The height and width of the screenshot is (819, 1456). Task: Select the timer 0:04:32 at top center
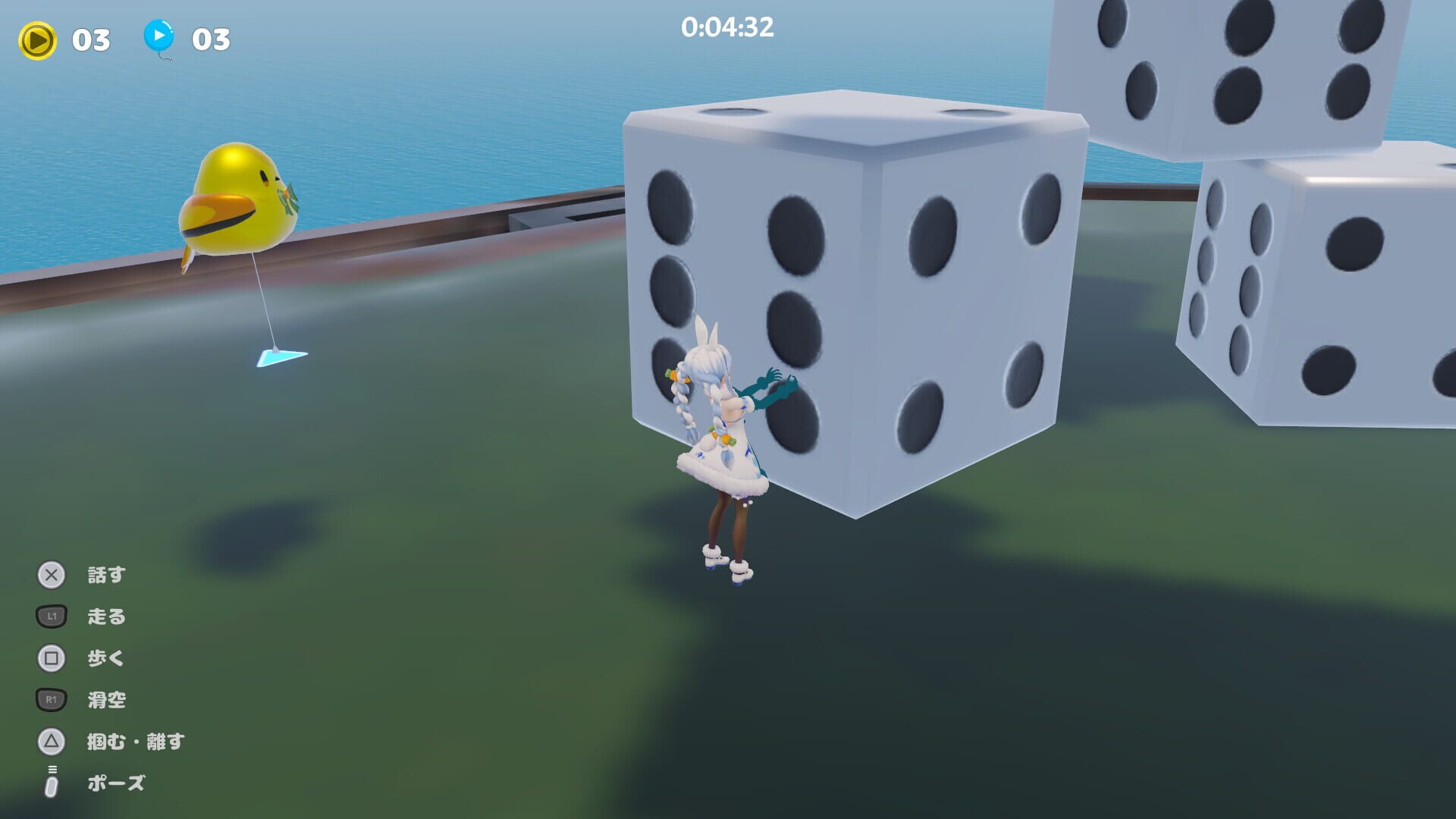point(726,28)
